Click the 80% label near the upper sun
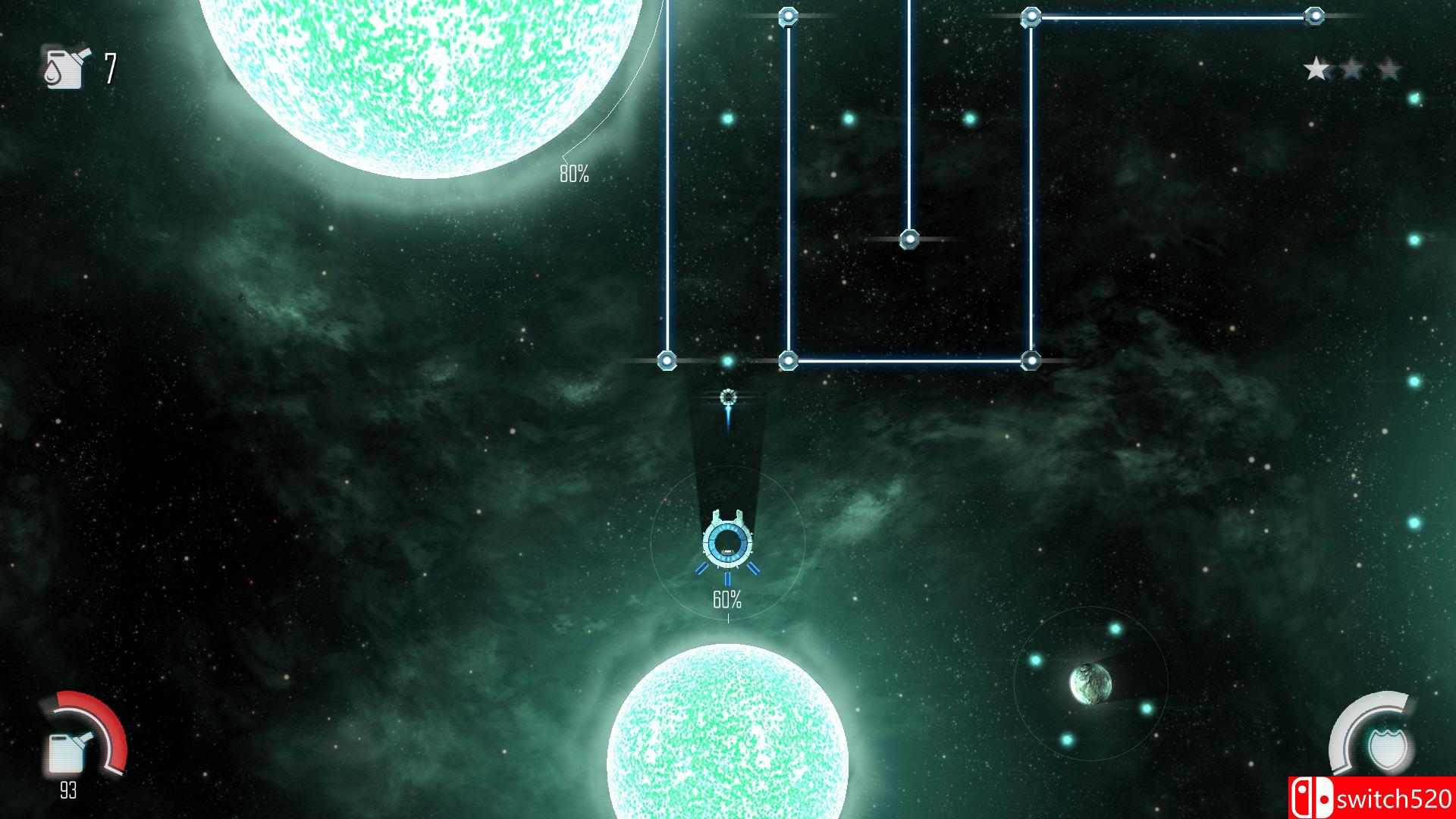 click(574, 173)
